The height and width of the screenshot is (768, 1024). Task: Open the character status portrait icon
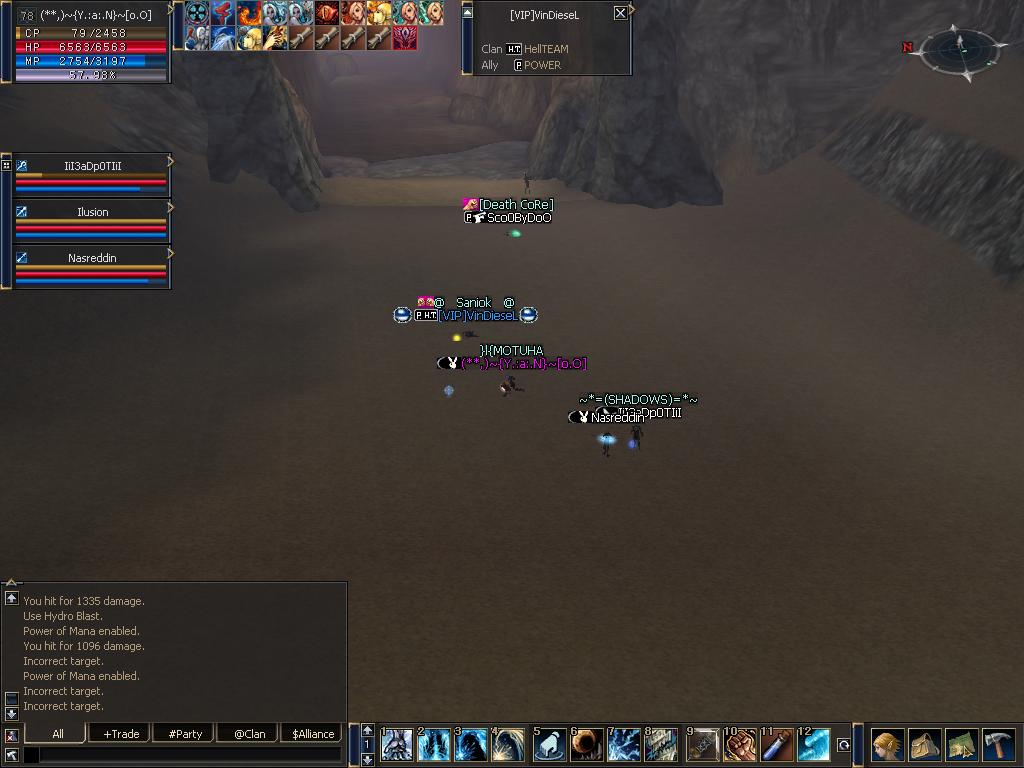pyautogui.click(x=887, y=746)
